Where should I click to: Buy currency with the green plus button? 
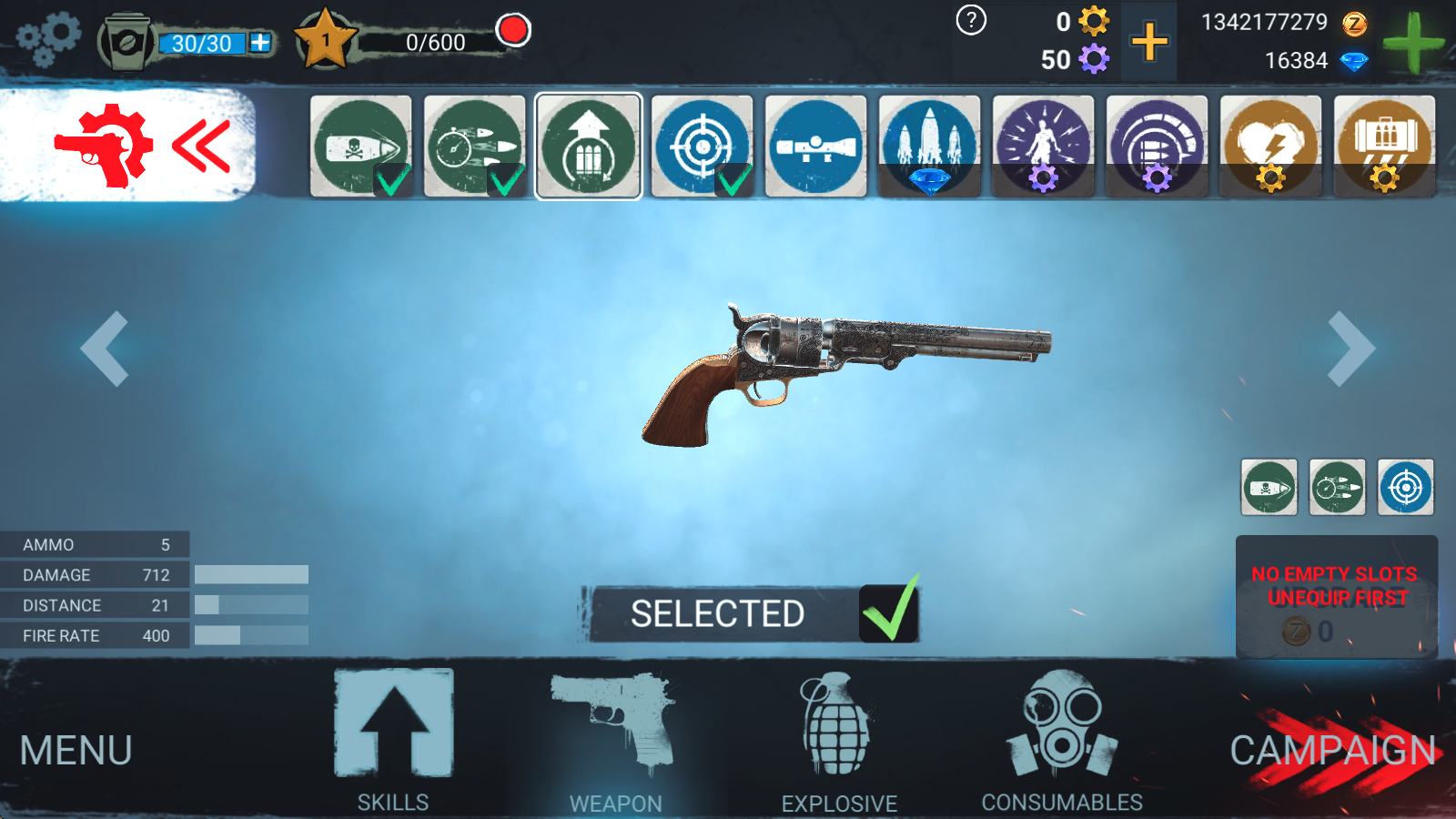coord(1412,42)
